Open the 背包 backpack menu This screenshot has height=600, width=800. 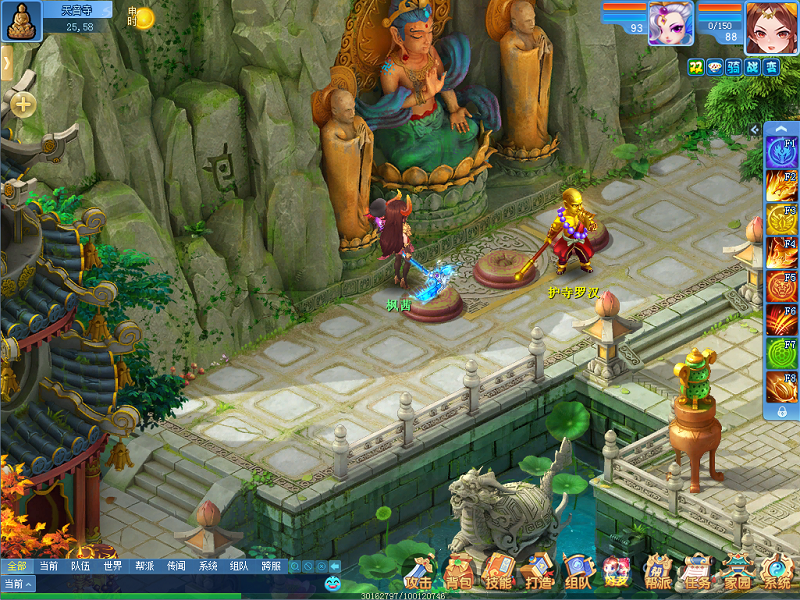tap(458, 573)
